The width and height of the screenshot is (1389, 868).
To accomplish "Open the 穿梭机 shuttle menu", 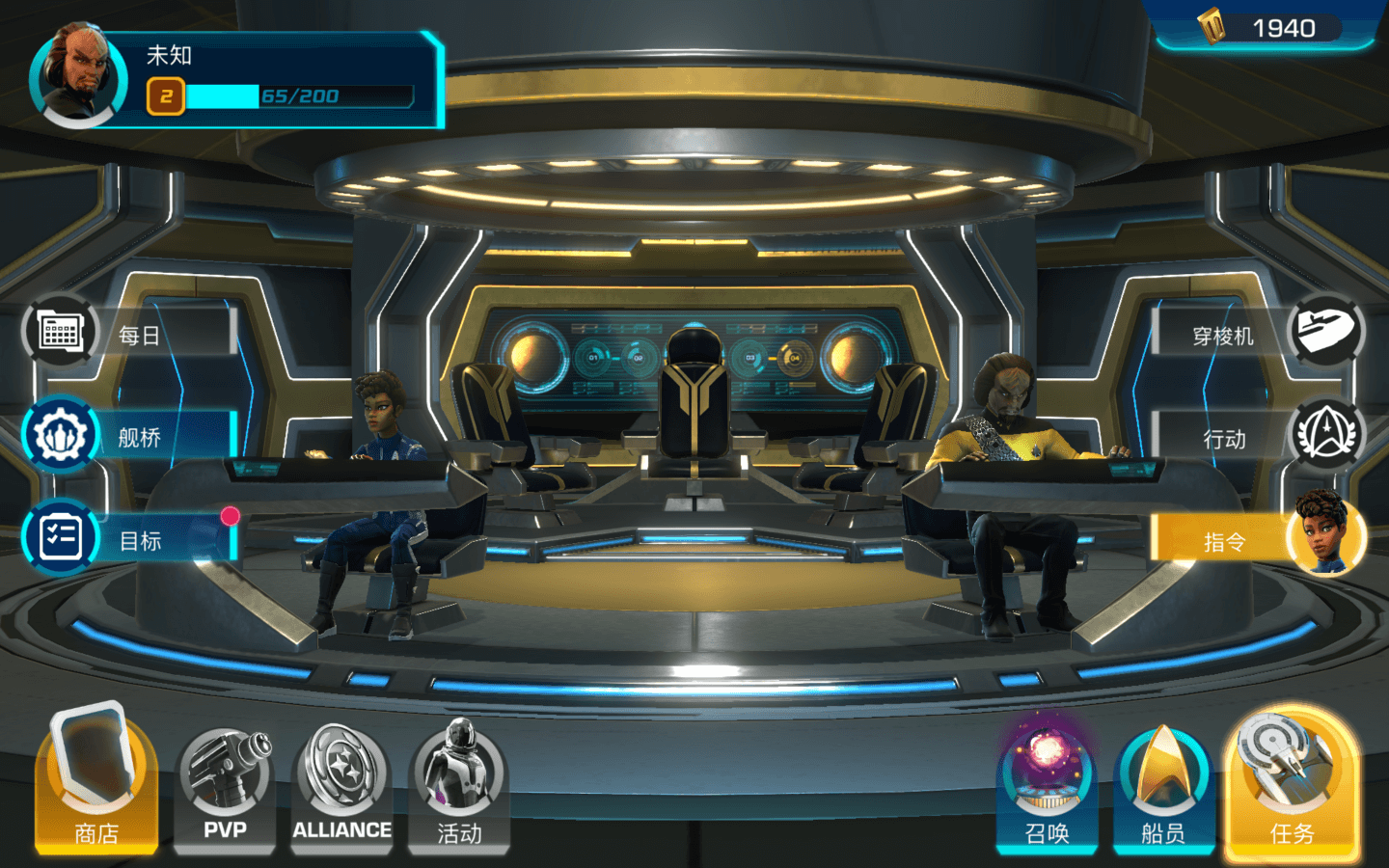I will (x=1259, y=334).
